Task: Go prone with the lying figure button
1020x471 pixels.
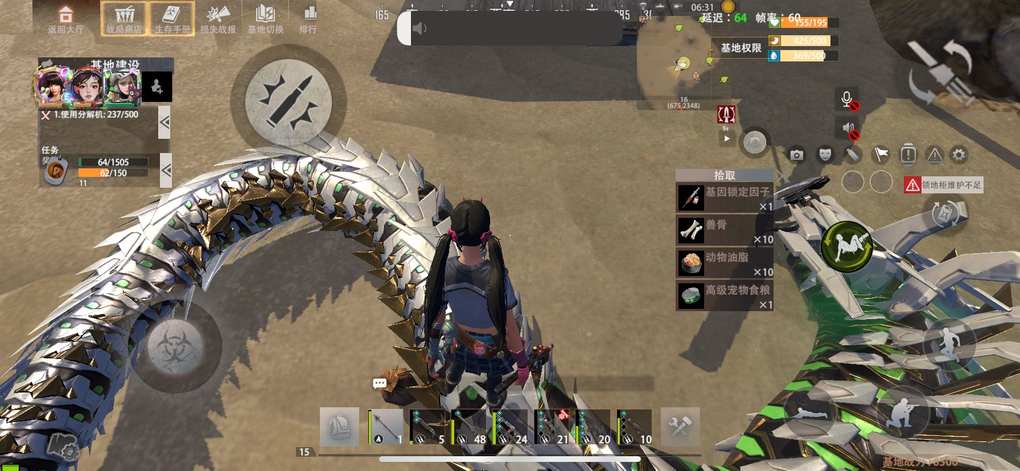Action: point(811,412)
